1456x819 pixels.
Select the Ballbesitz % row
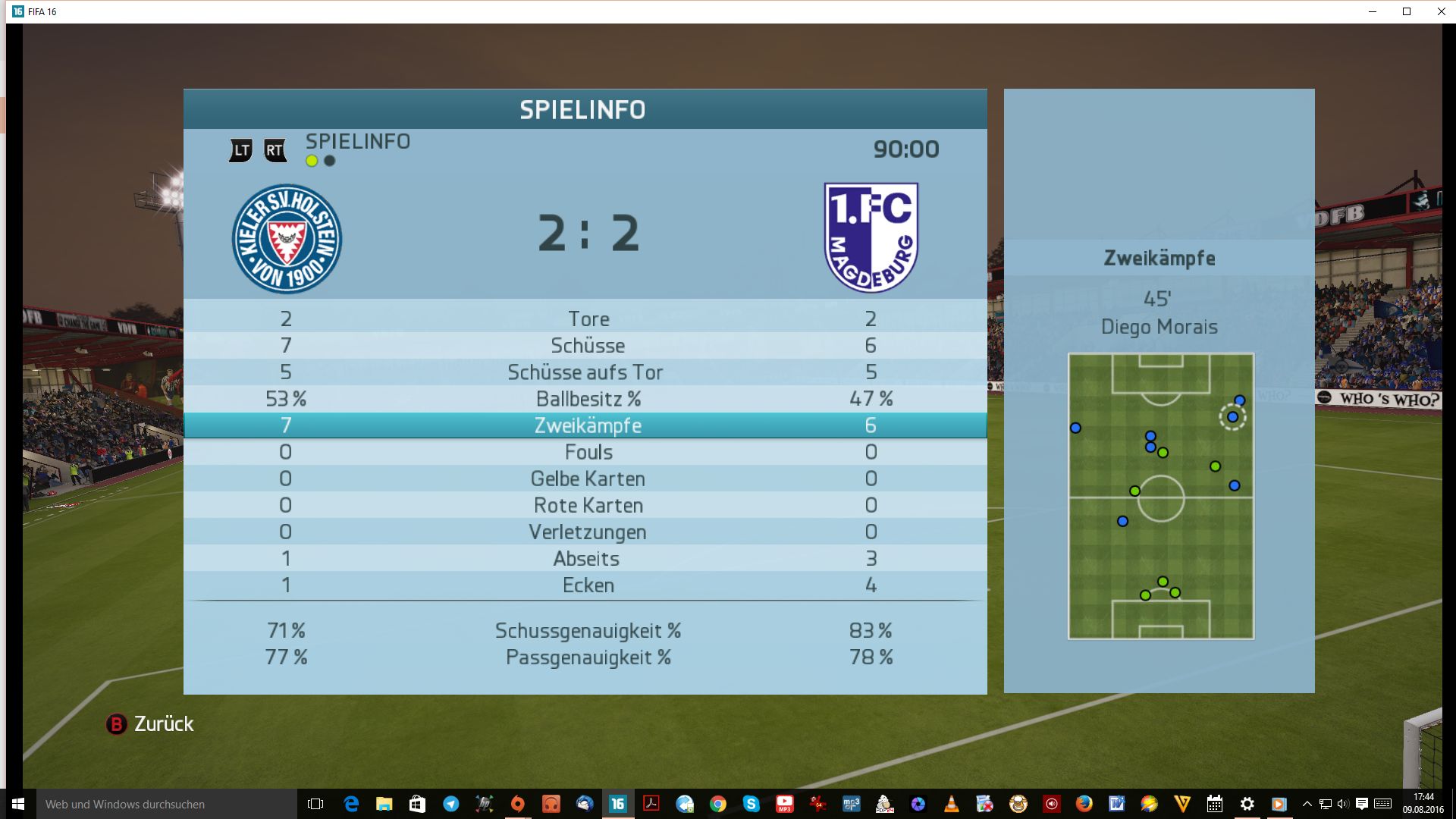pyautogui.click(x=588, y=399)
